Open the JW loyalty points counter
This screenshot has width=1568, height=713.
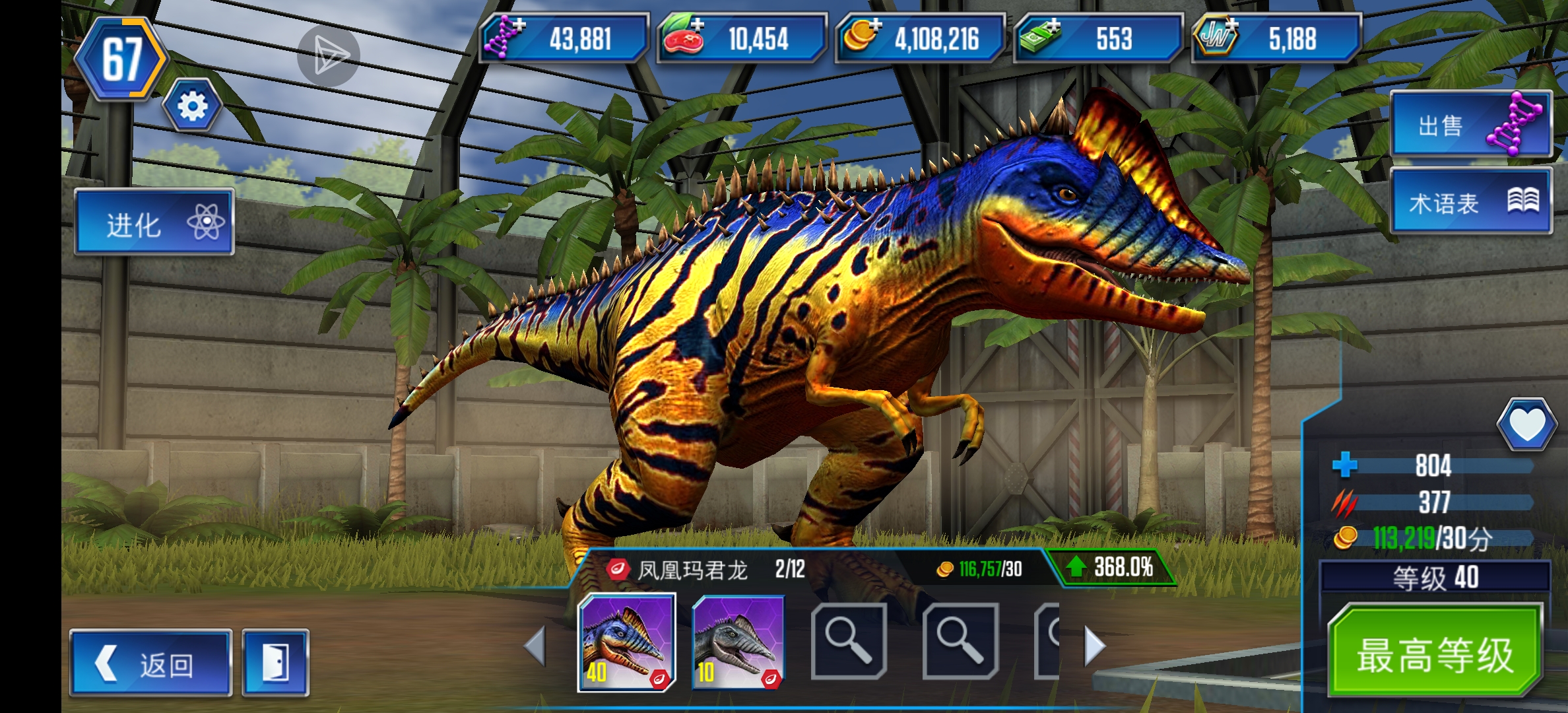pyautogui.click(x=1276, y=38)
